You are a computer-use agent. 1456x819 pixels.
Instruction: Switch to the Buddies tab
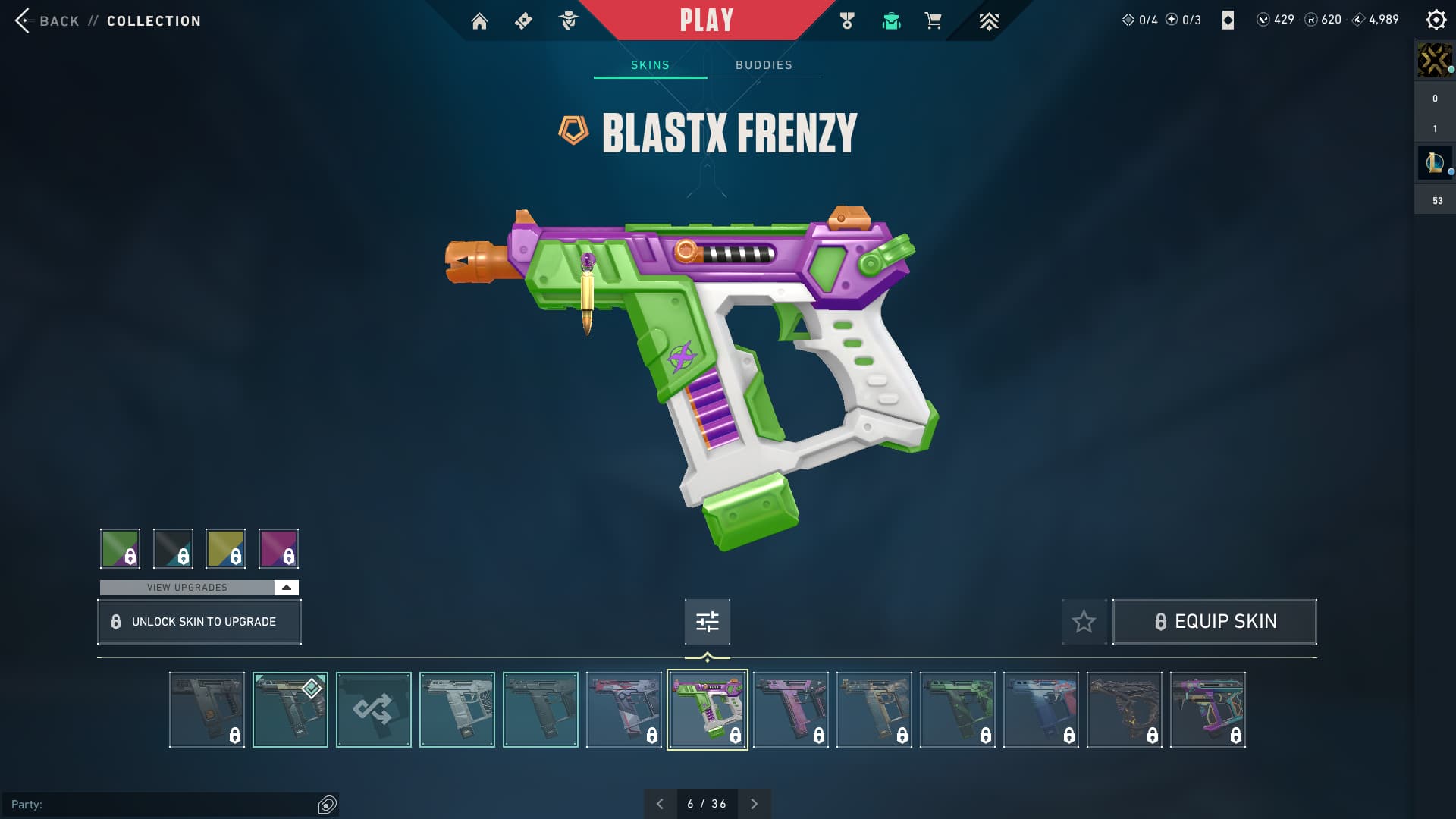point(764,65)
